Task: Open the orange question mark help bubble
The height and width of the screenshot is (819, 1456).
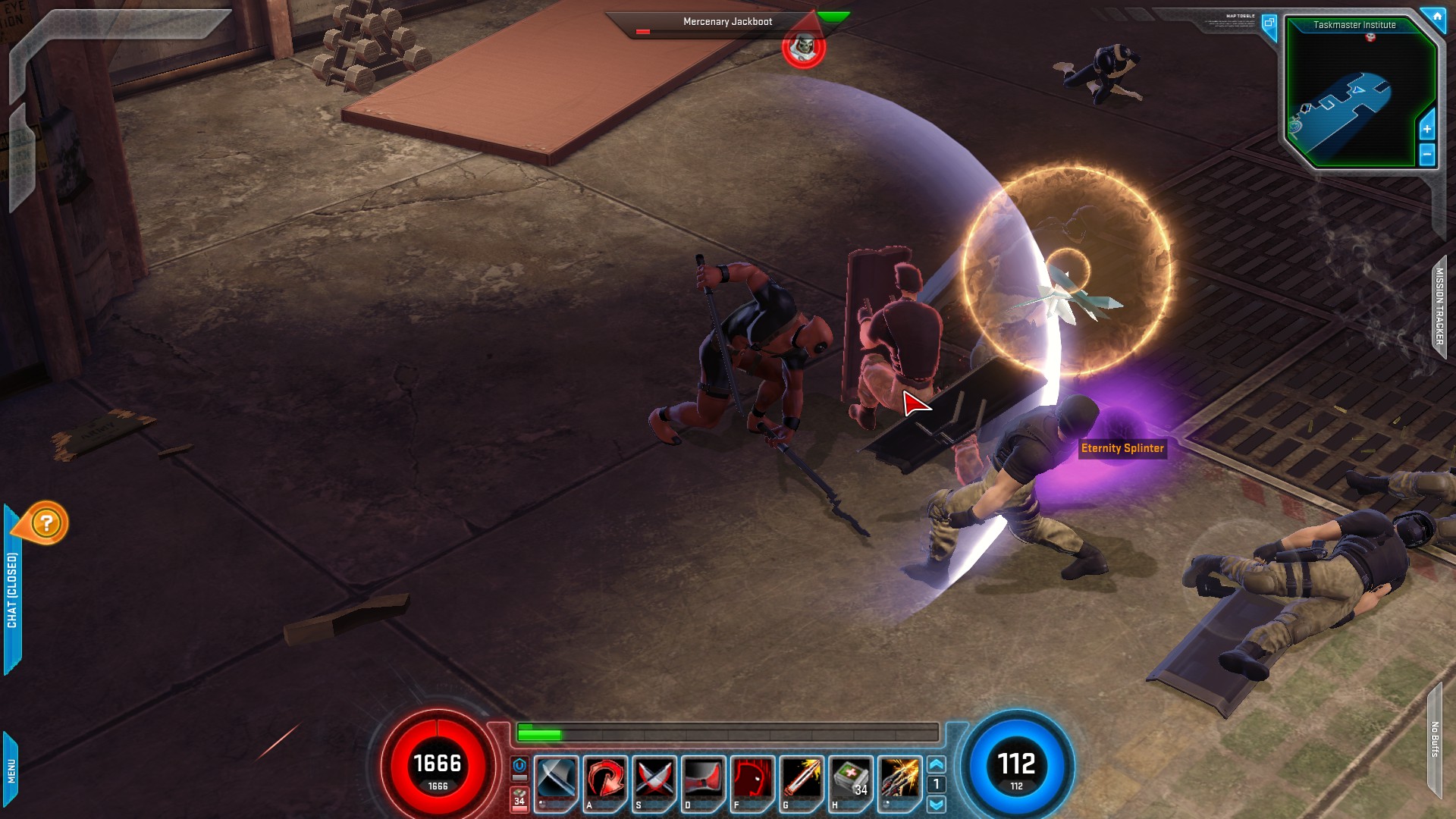Action: click(46, 523)
